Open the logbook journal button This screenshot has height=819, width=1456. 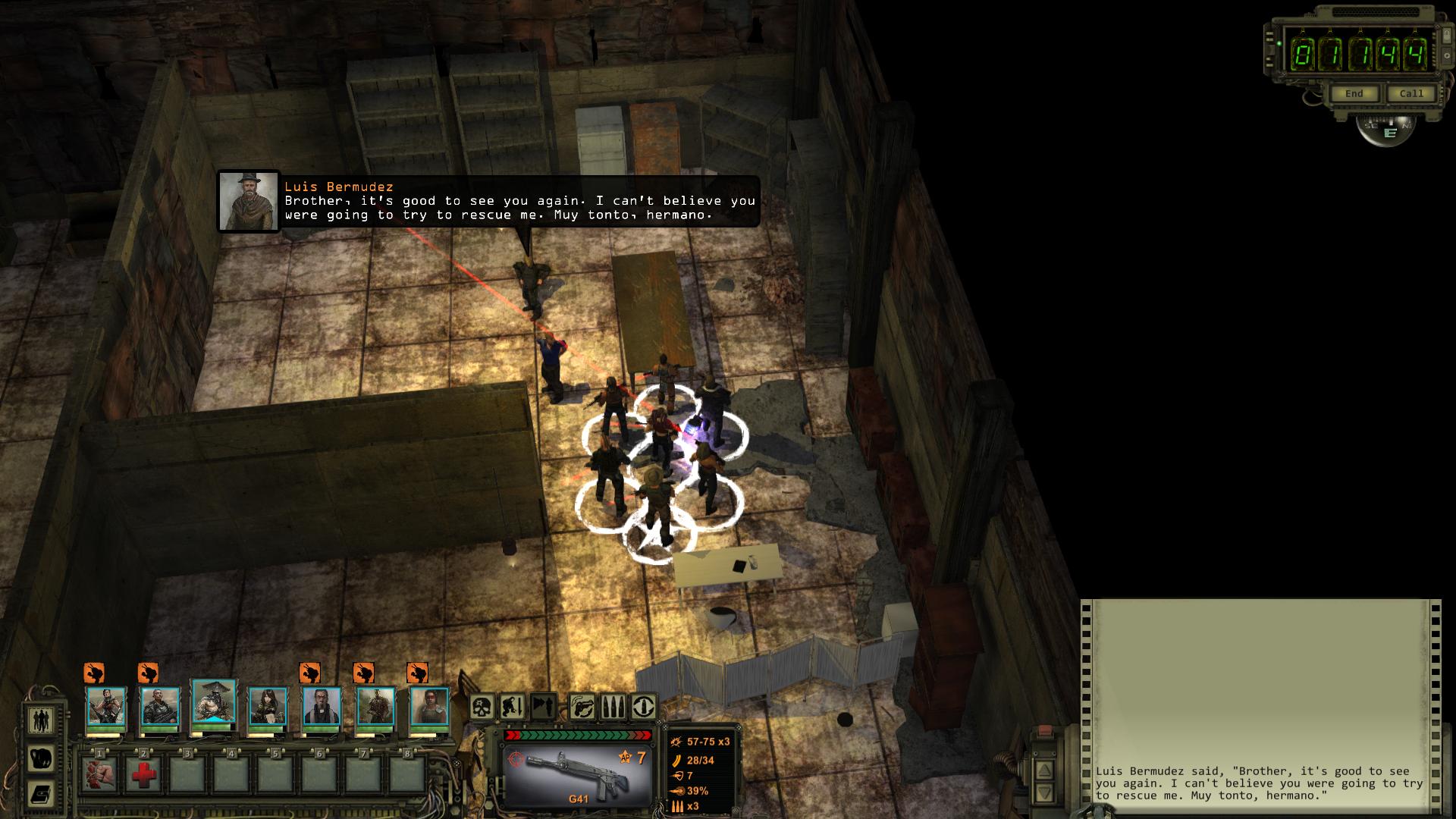[x=42, y=794]
